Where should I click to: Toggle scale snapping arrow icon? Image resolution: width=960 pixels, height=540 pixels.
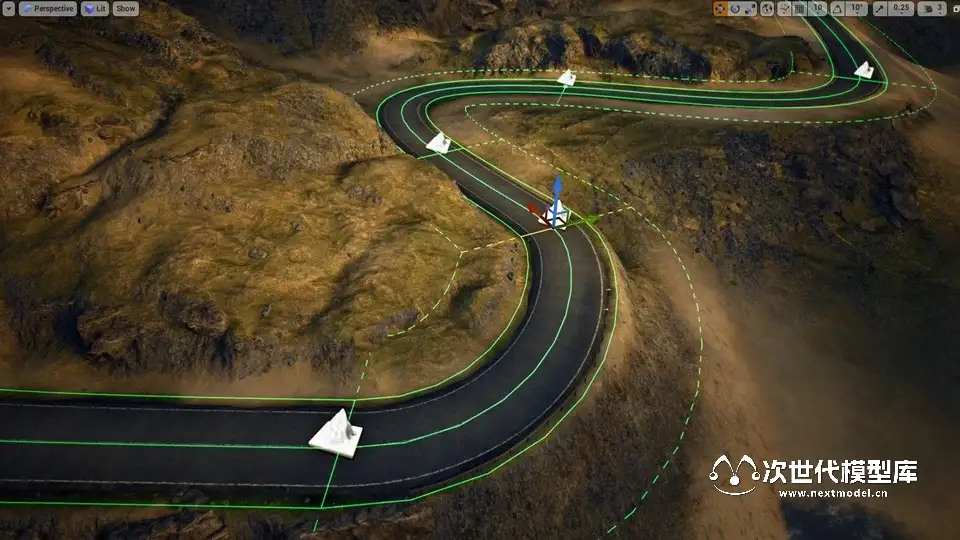click(x=879, y=8)
